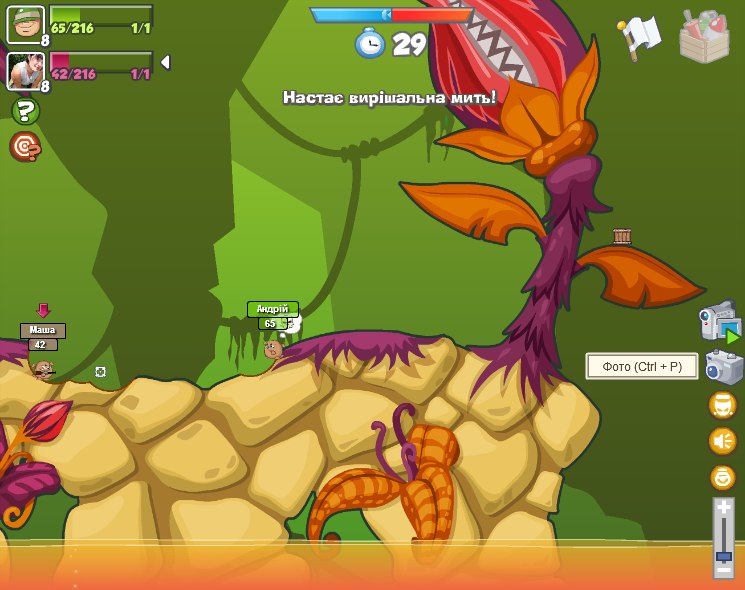This screenshot has width=745, height=590.
Task: Select the pink team player photo avatar
Action: tap(25, 70)
